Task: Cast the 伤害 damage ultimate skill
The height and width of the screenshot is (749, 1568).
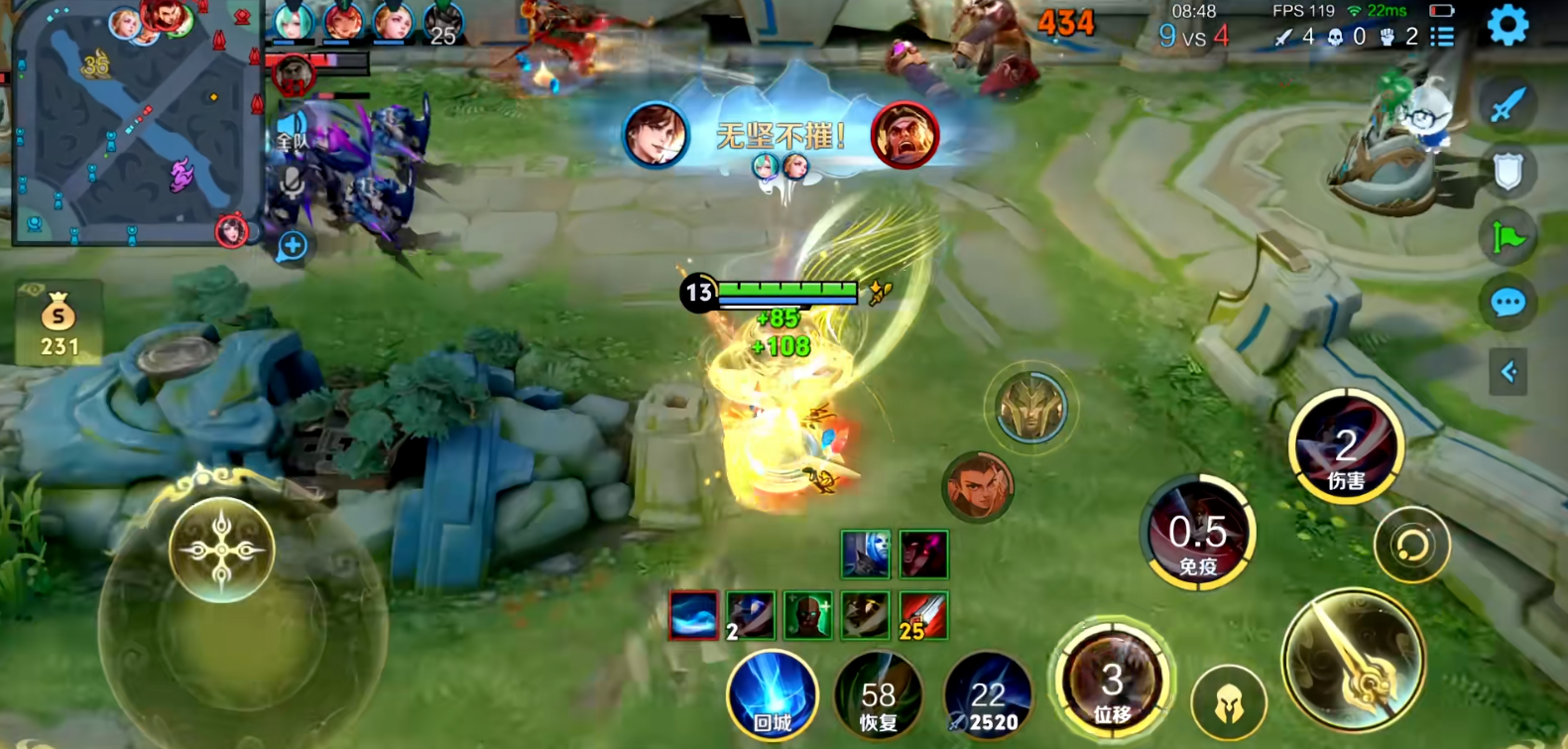Action: 1345,448
